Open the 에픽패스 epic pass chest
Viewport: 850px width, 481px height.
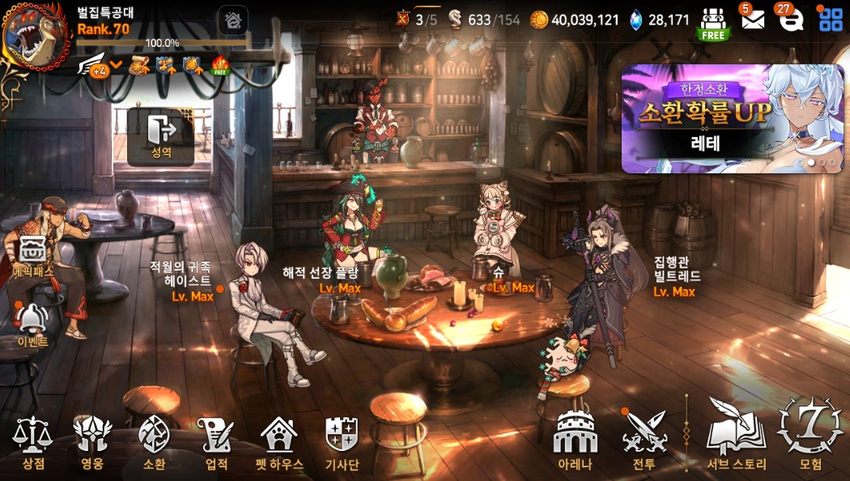pos(33,250)
